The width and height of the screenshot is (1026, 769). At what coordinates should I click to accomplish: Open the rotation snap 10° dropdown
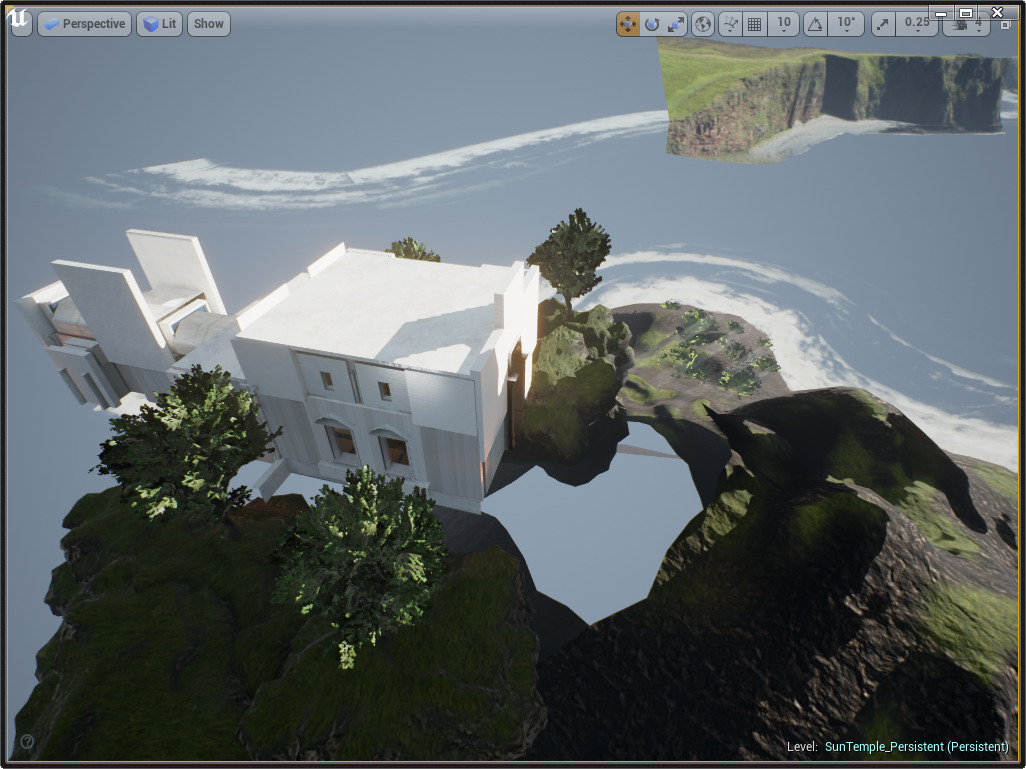(846, 24)
